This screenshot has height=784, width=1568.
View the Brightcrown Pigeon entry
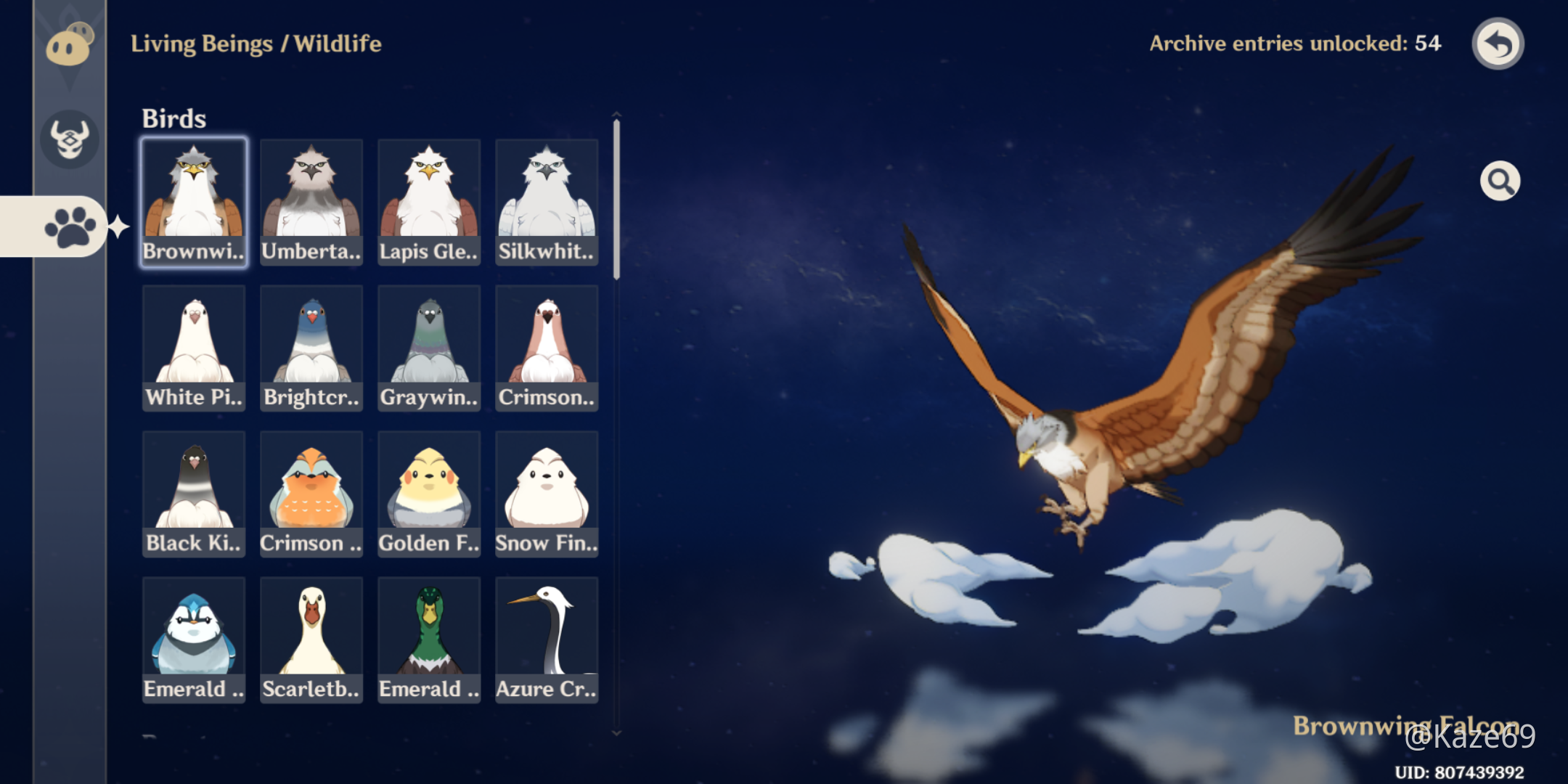pos(311,348)
